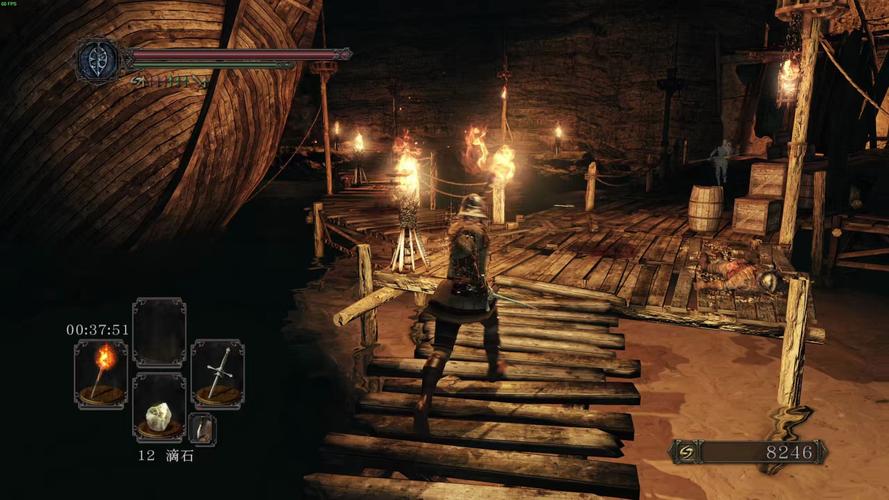889x500 pixels.
Task: Select the small next-item slot beside the Lifegem
Action: point(202,428)
